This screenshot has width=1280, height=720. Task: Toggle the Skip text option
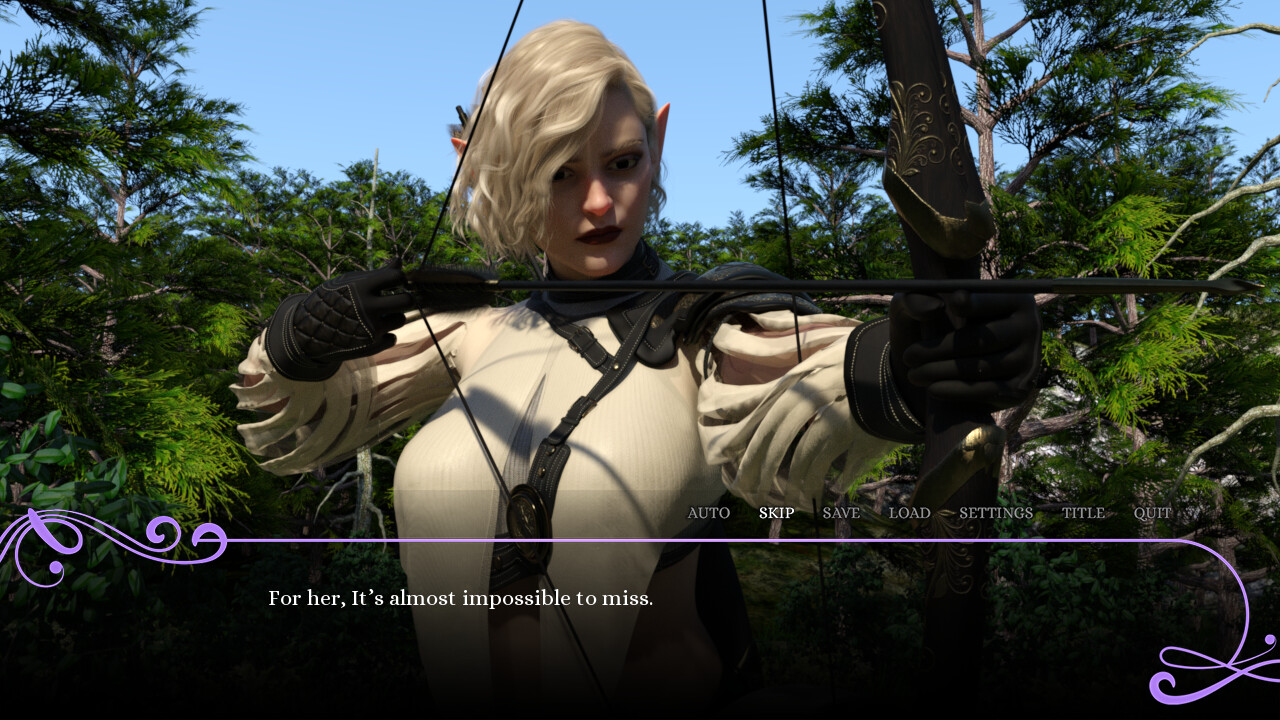pos(776,513)
